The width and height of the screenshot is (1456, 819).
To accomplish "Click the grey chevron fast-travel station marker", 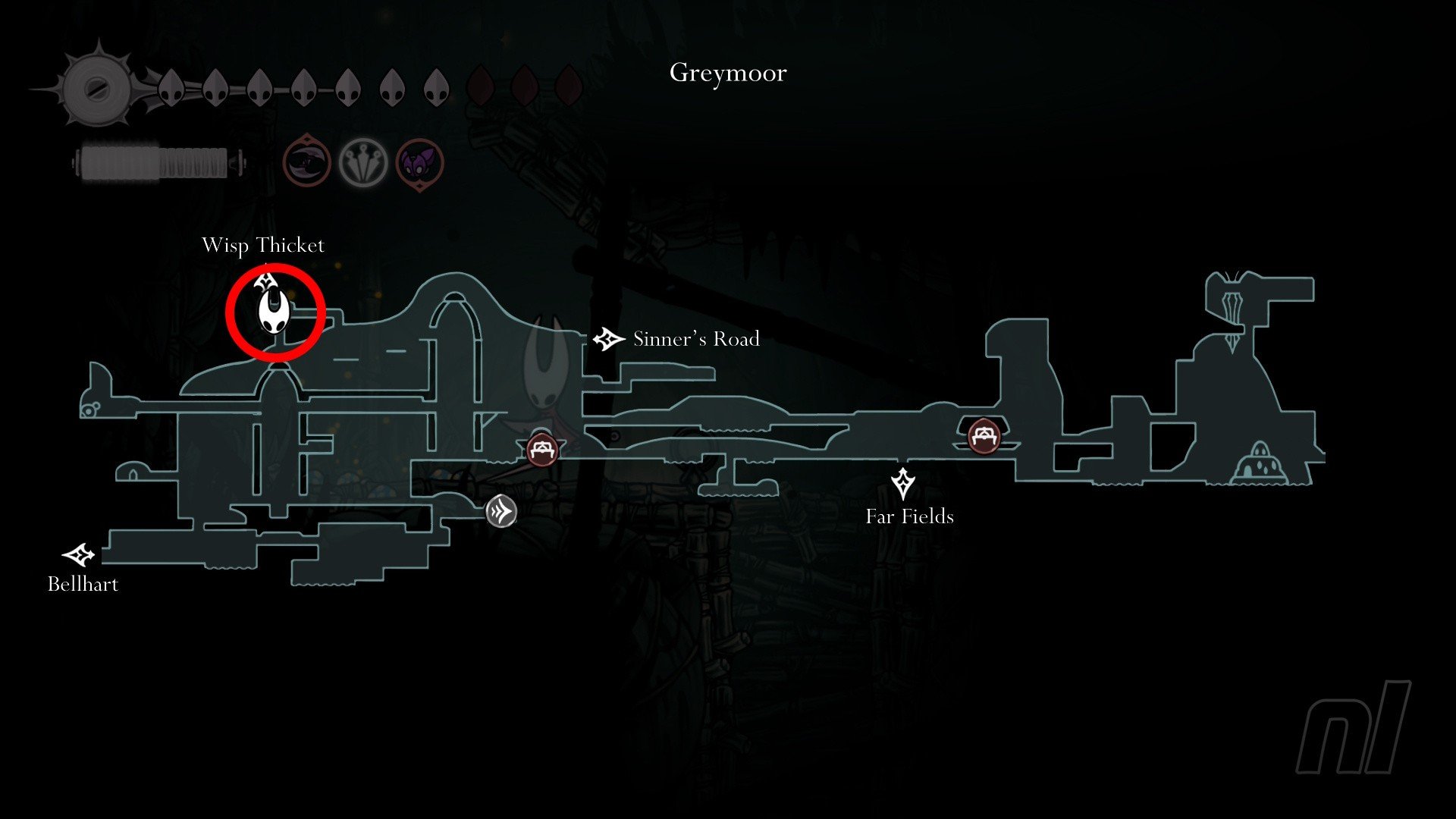I will click(501, 511).
